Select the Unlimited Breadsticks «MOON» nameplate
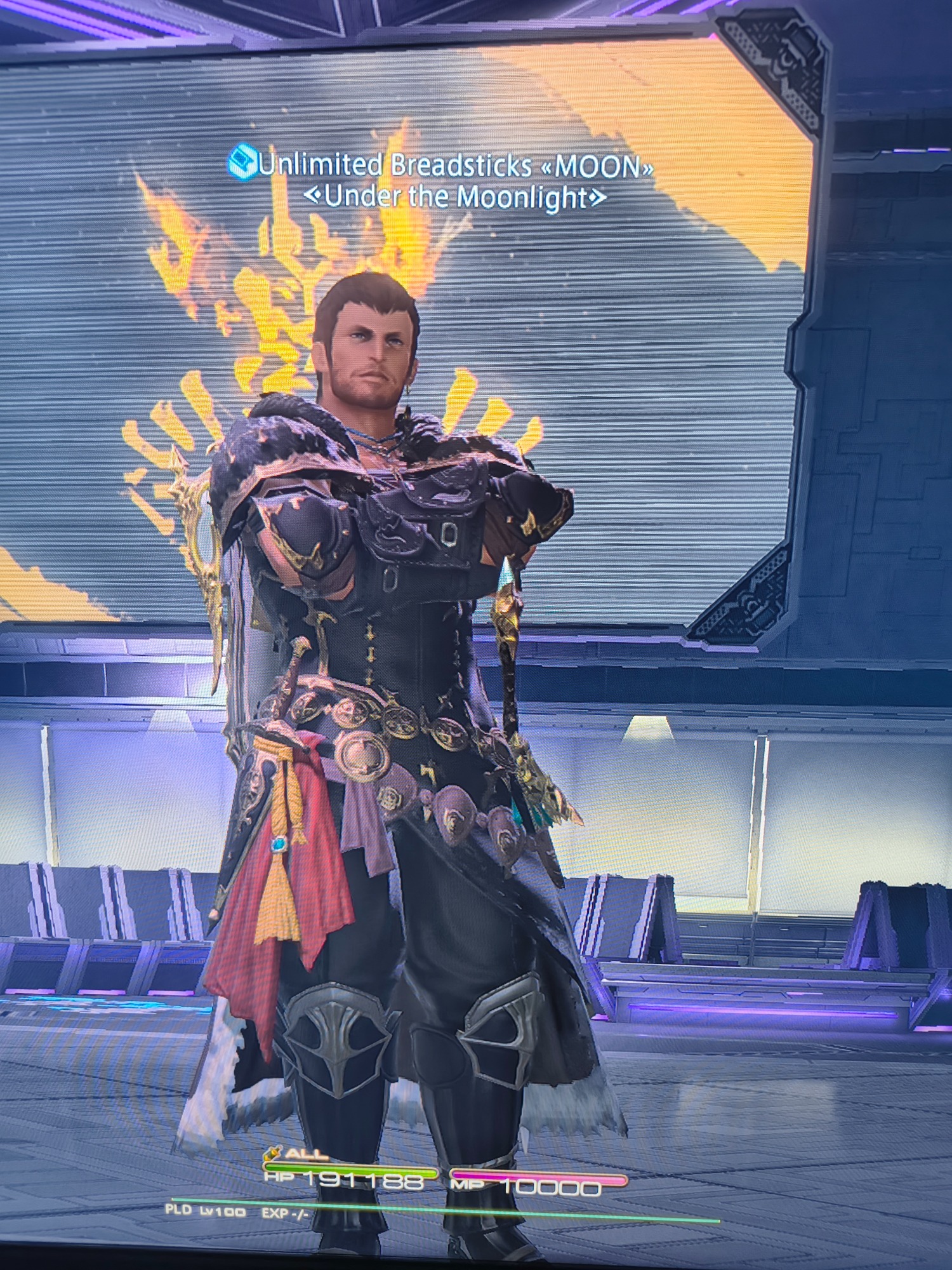Image resolution: width=952 pixels, height=1270 pixels. tap(456, 166)
